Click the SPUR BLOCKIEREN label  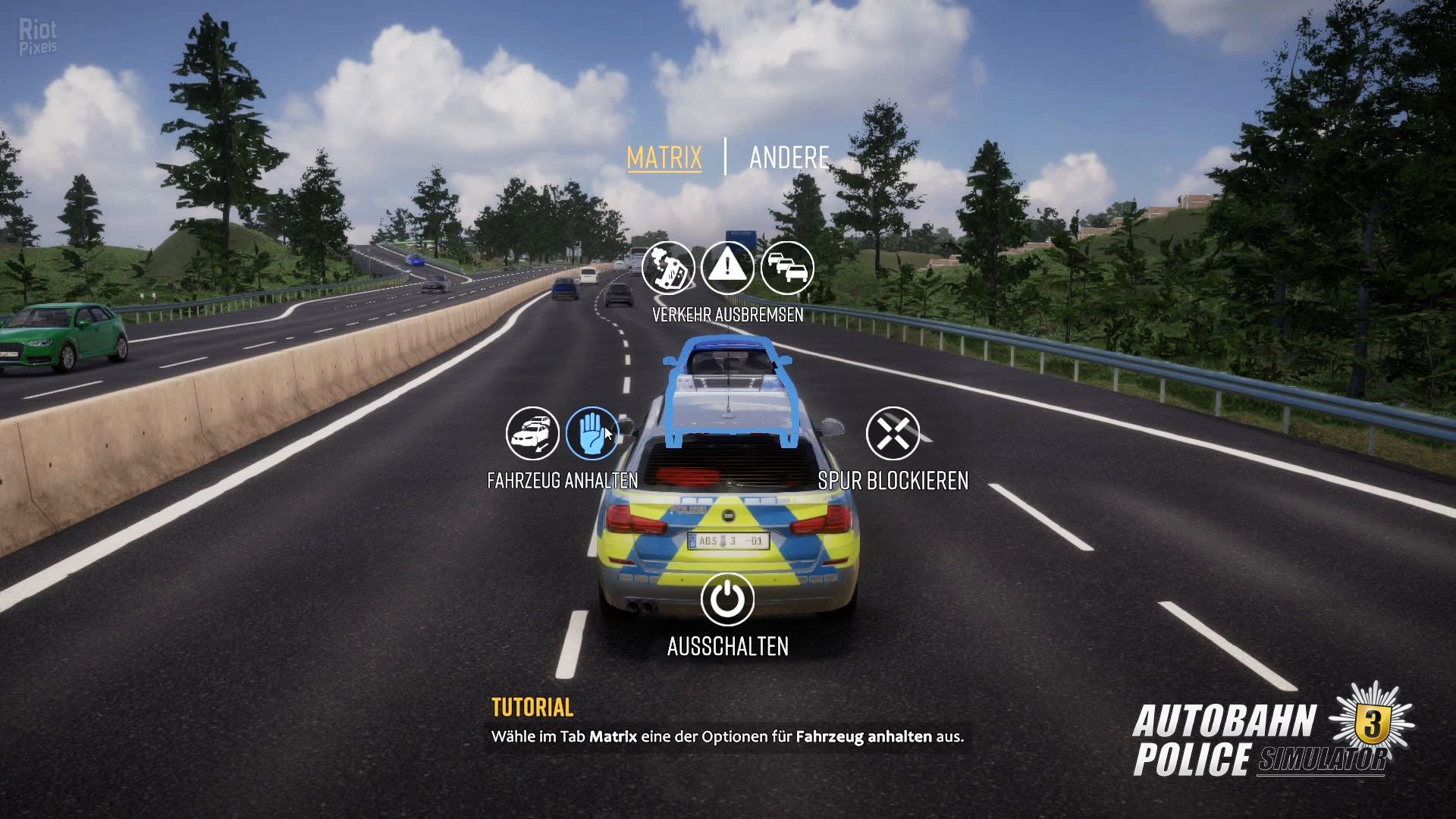(893, 479)
